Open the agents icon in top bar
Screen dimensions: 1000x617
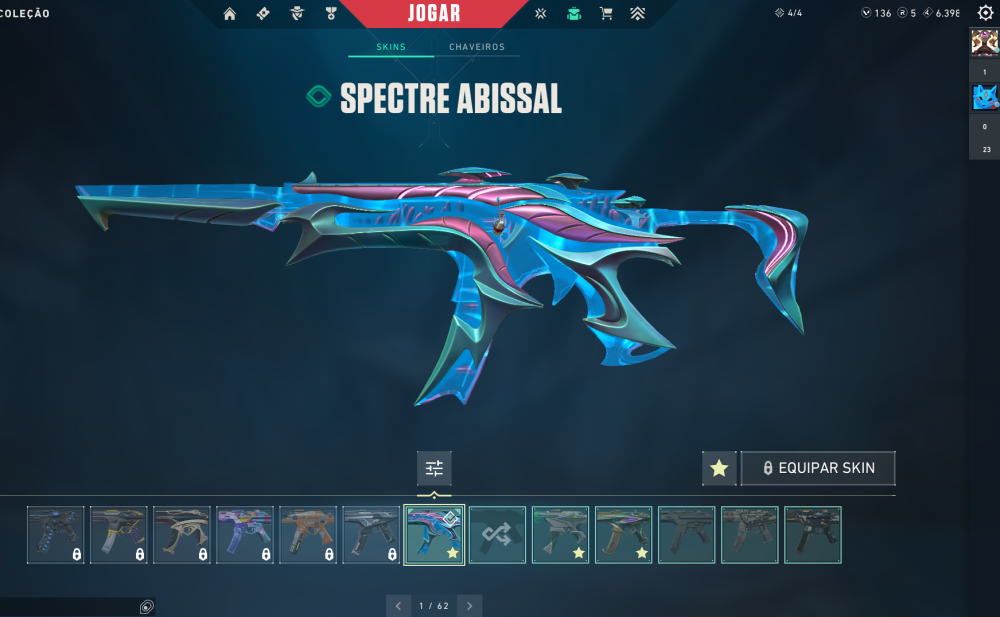pyautogui.click(x=297, y=14)
